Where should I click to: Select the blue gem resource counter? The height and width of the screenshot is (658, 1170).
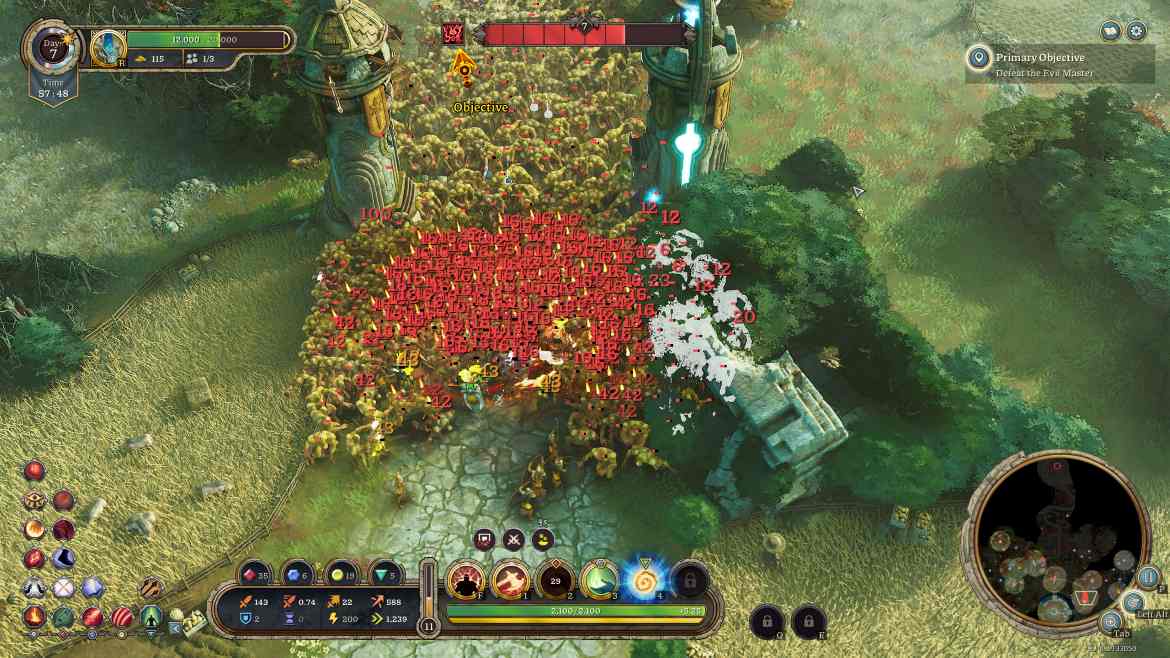[298, 575]
